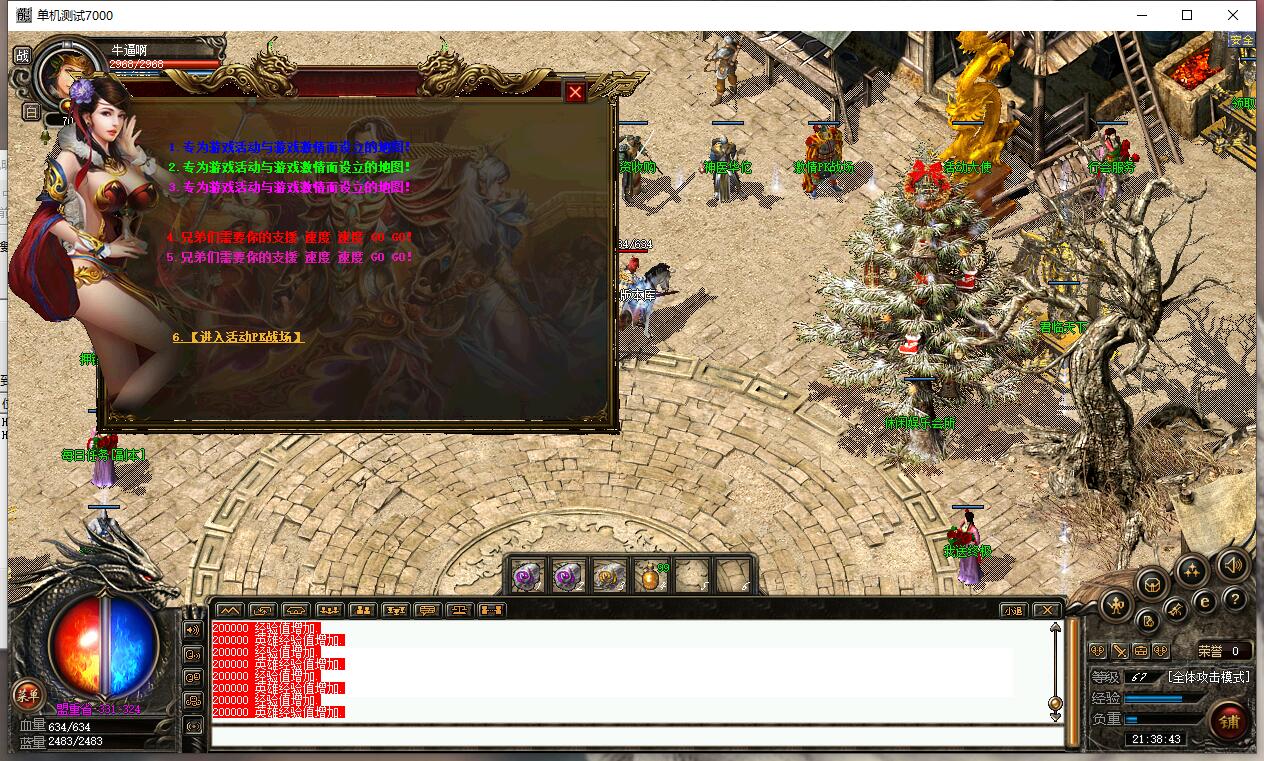Image resolution: width=1264 pixels, height=761 pixels.
Task: Select the speaker chat channel button
Action: (193, 630)
